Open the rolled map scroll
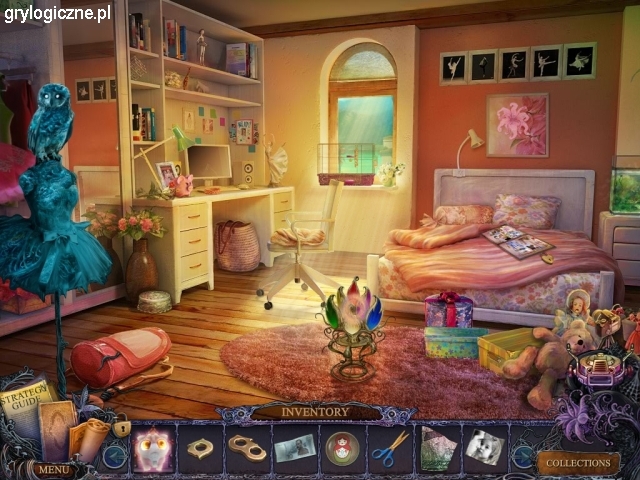 (x=89, y=435)
